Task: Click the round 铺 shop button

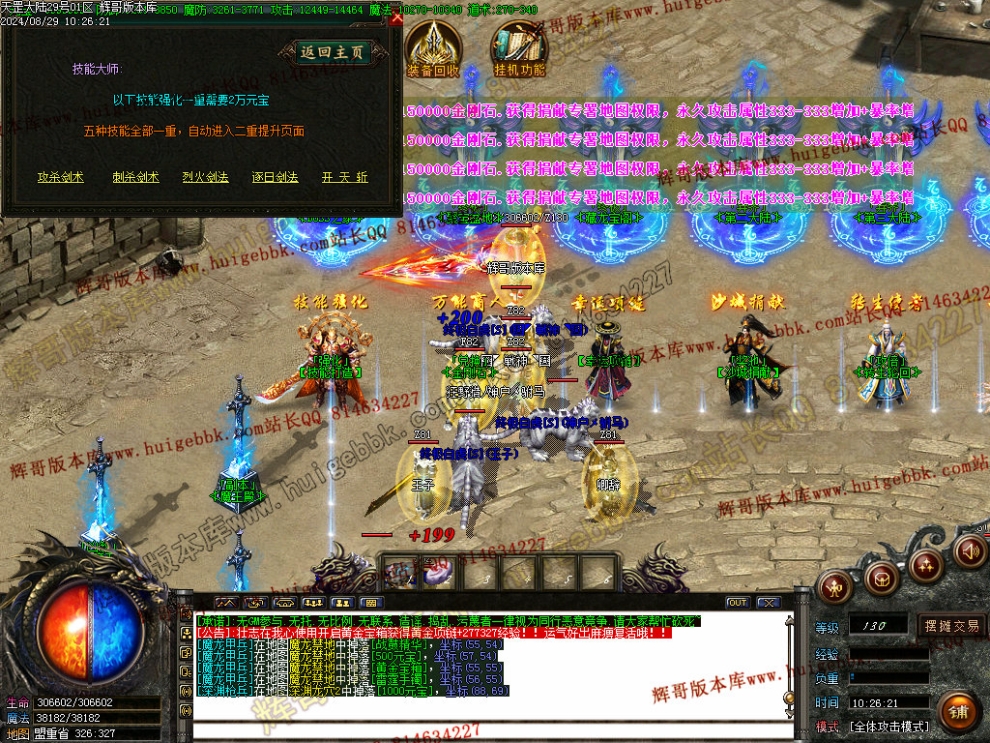Action: coord(957,711)
